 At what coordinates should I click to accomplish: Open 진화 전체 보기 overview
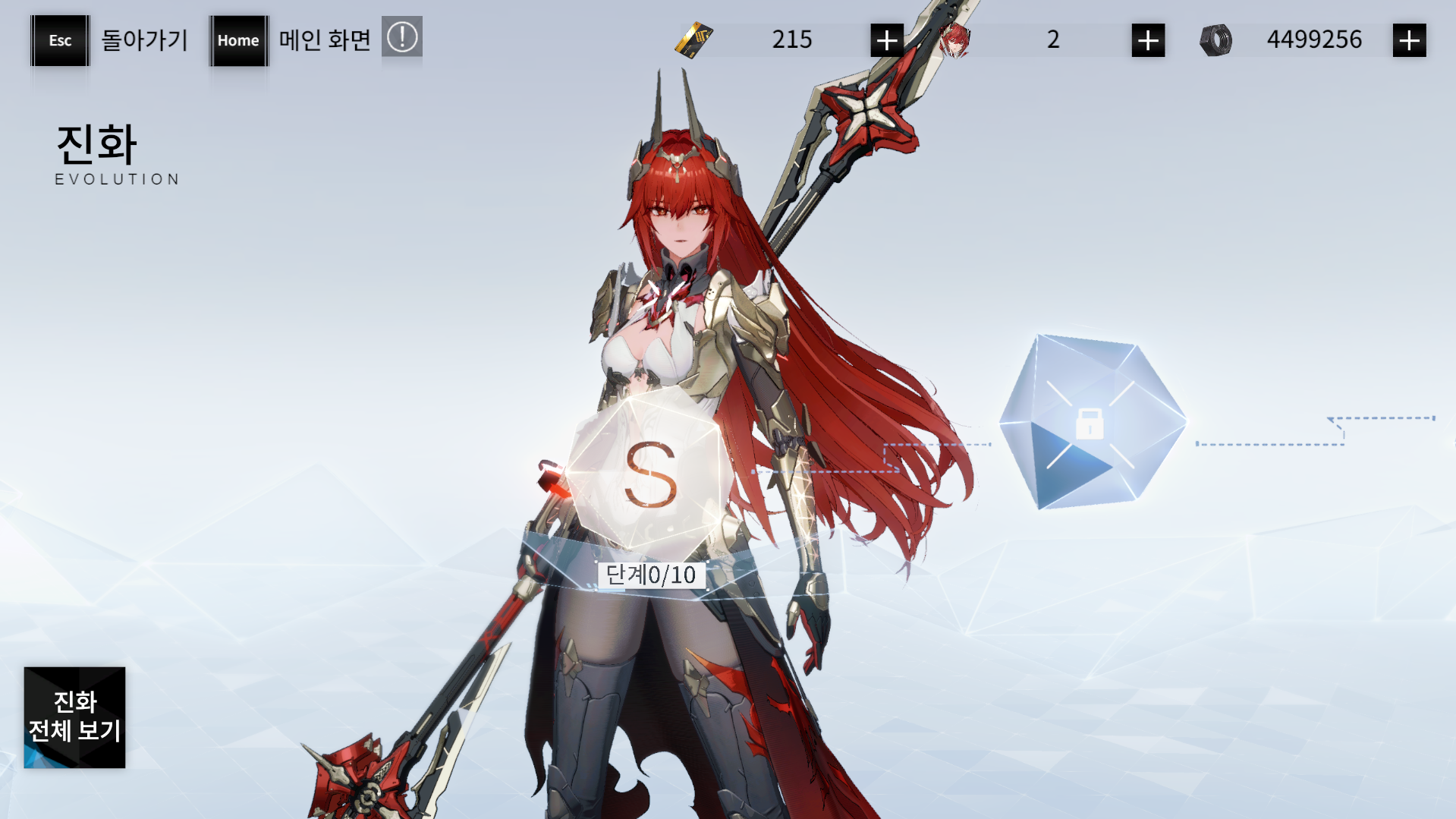click(x=74, y=717)
